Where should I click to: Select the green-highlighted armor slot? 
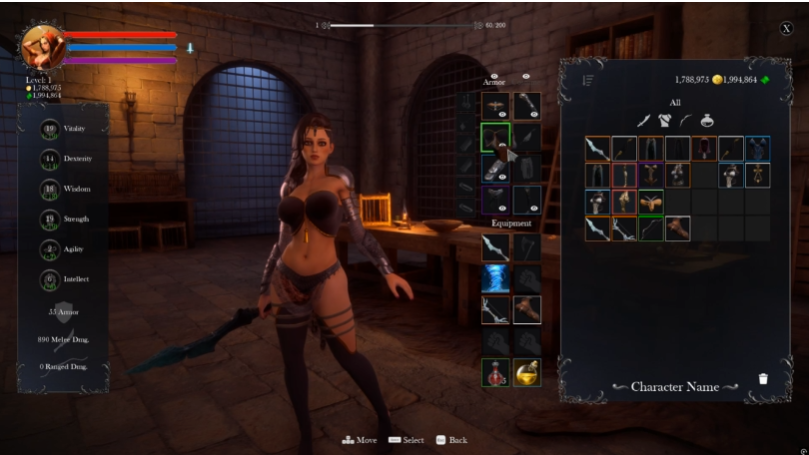click(x=495, y=137)
